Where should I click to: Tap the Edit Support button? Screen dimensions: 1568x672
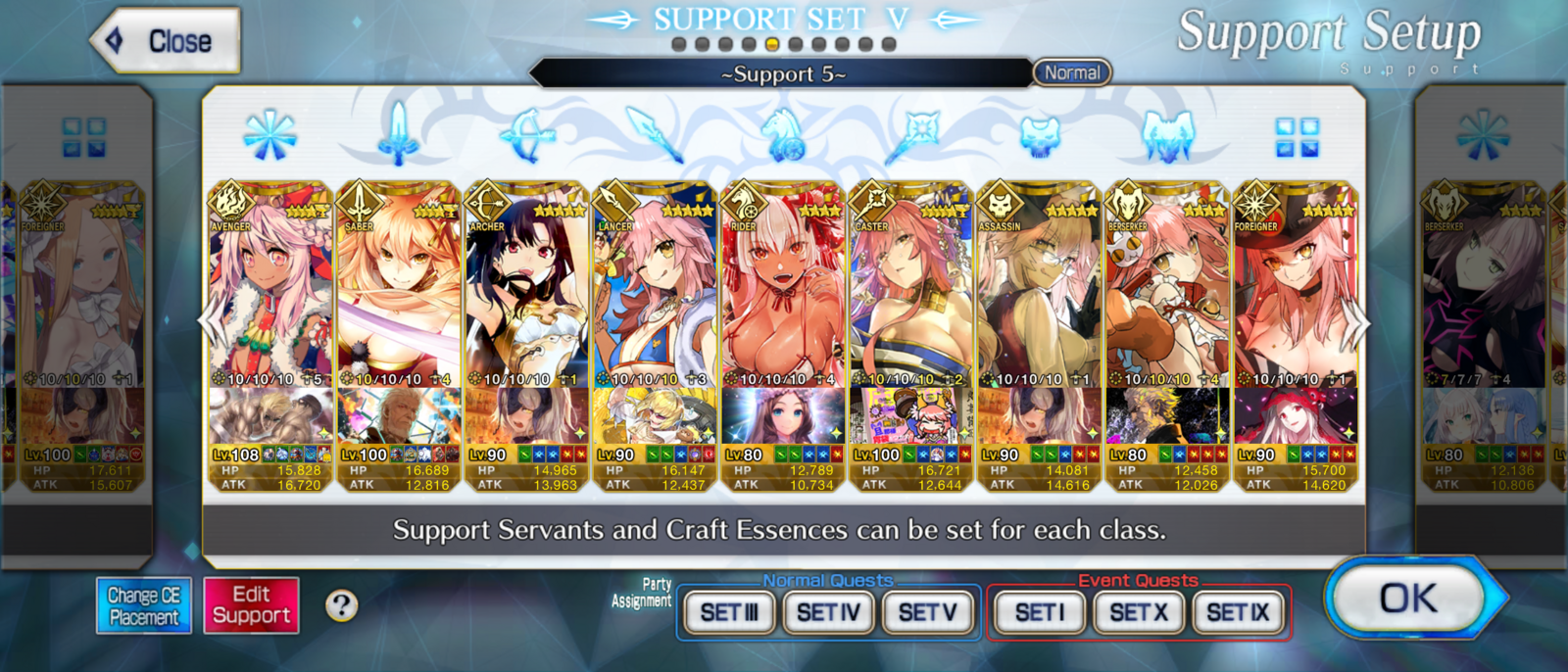pyautogui.click(x=251, y=605)
